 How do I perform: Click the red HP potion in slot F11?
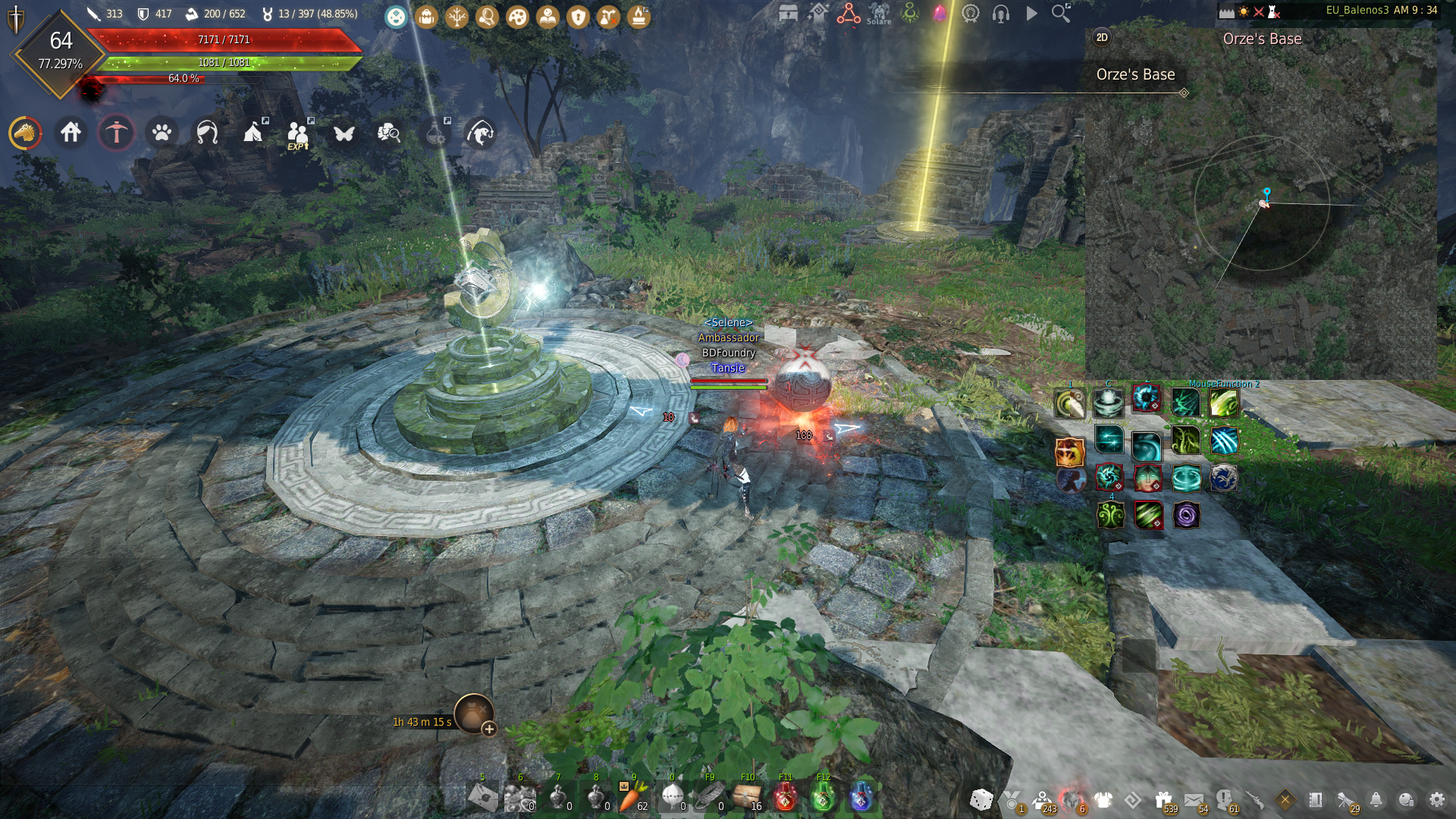click(x=785, y=796)
